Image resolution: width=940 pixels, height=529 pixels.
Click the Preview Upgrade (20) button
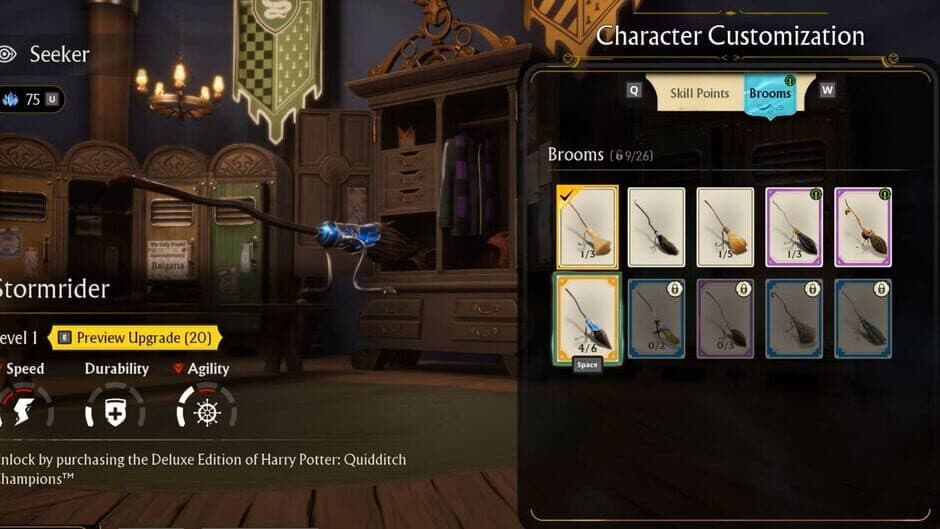tap(134, 338)
